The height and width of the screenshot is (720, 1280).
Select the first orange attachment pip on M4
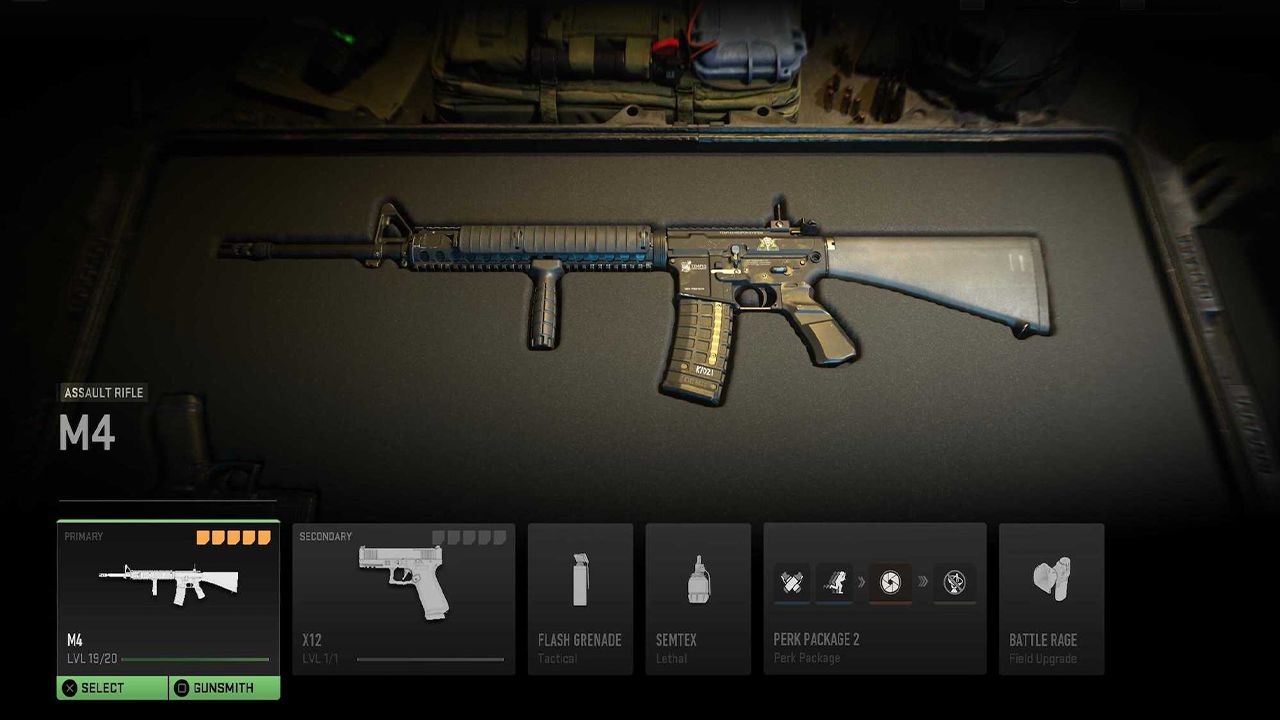tap(203, 537)
